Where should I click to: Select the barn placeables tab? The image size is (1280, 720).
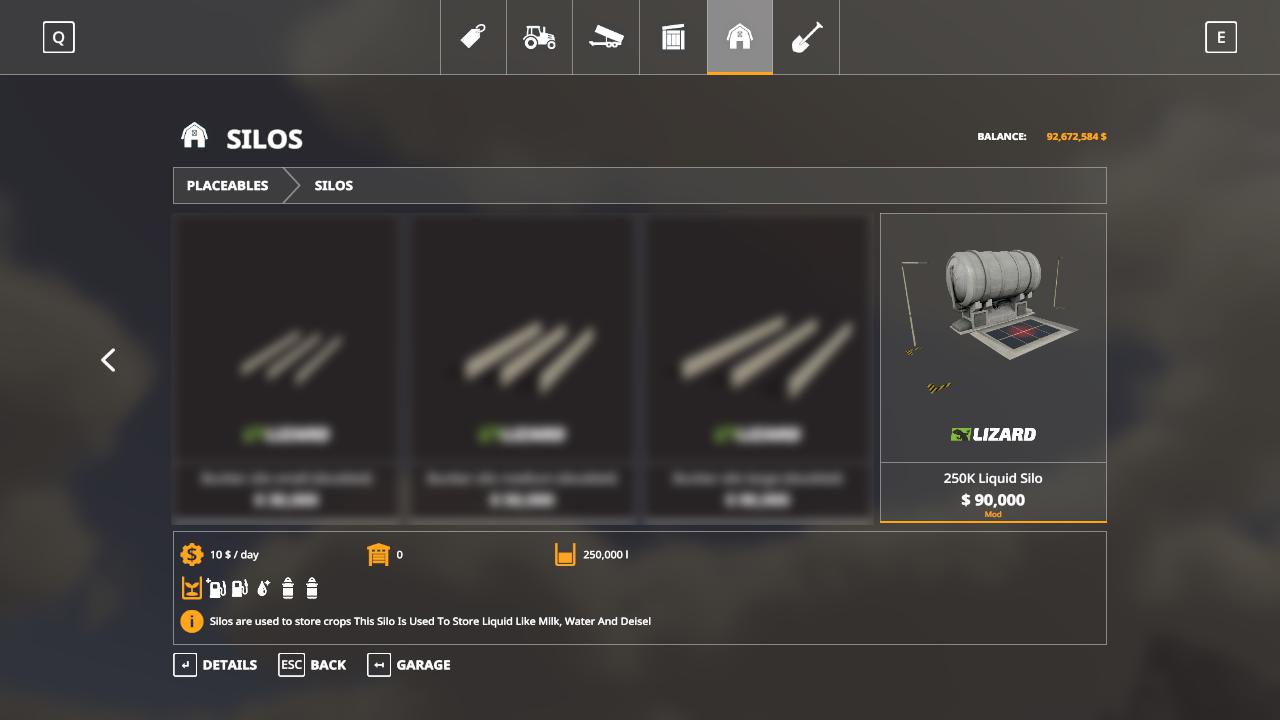740,37
